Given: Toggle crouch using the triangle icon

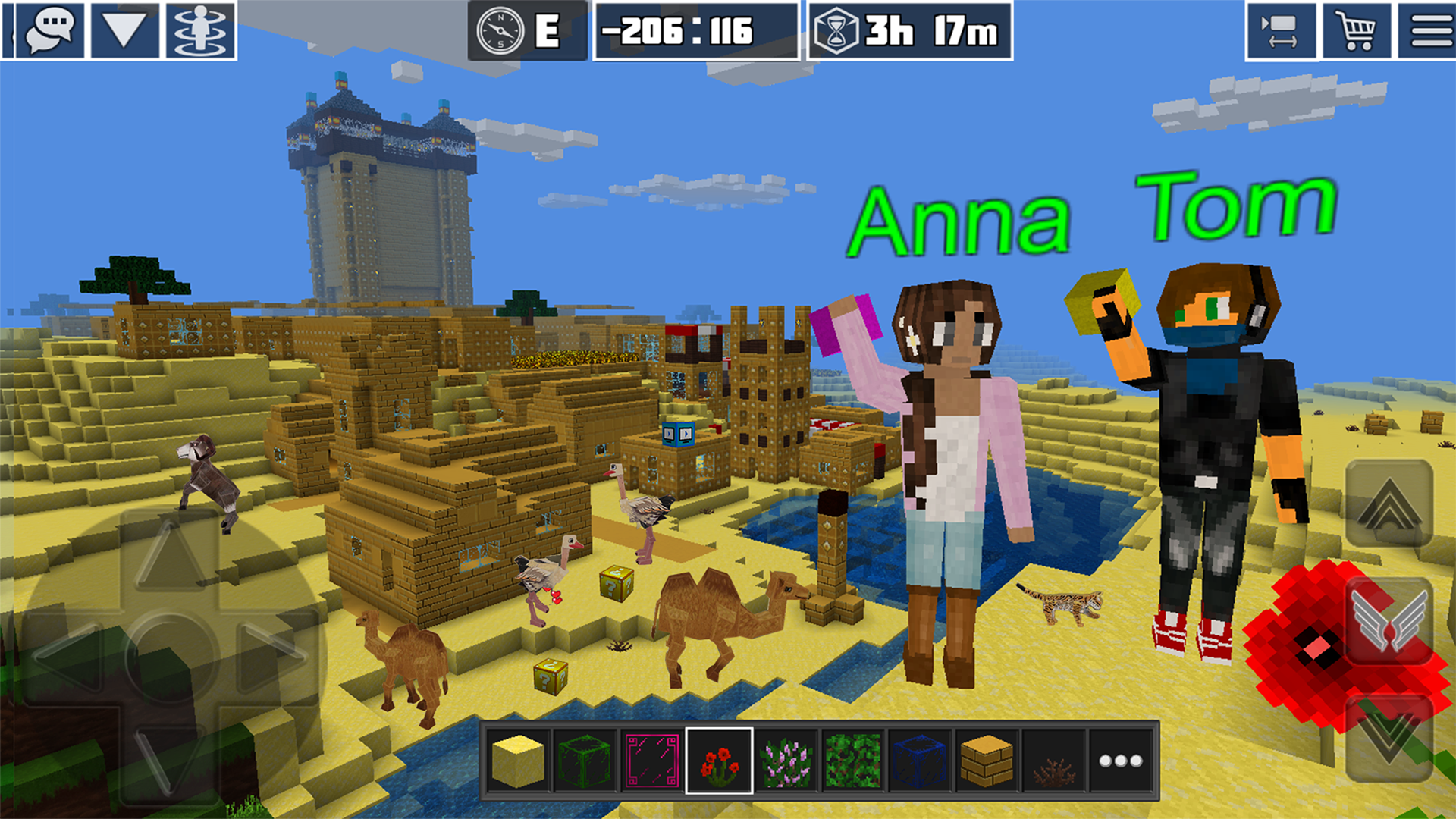Looking at the screenshot, I should click(124, 32).
